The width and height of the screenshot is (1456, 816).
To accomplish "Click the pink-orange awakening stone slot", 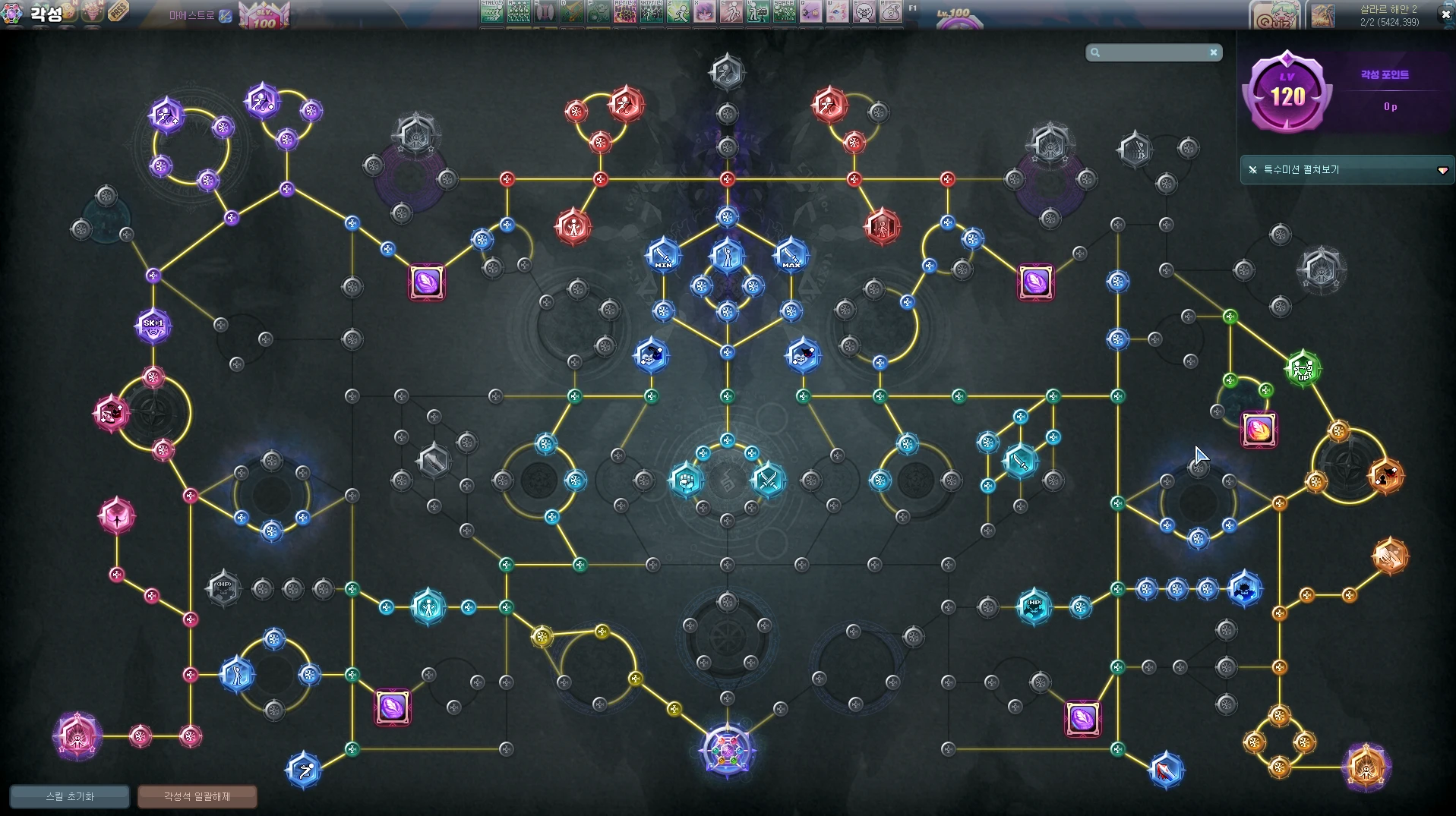I will click(1259, 430).
